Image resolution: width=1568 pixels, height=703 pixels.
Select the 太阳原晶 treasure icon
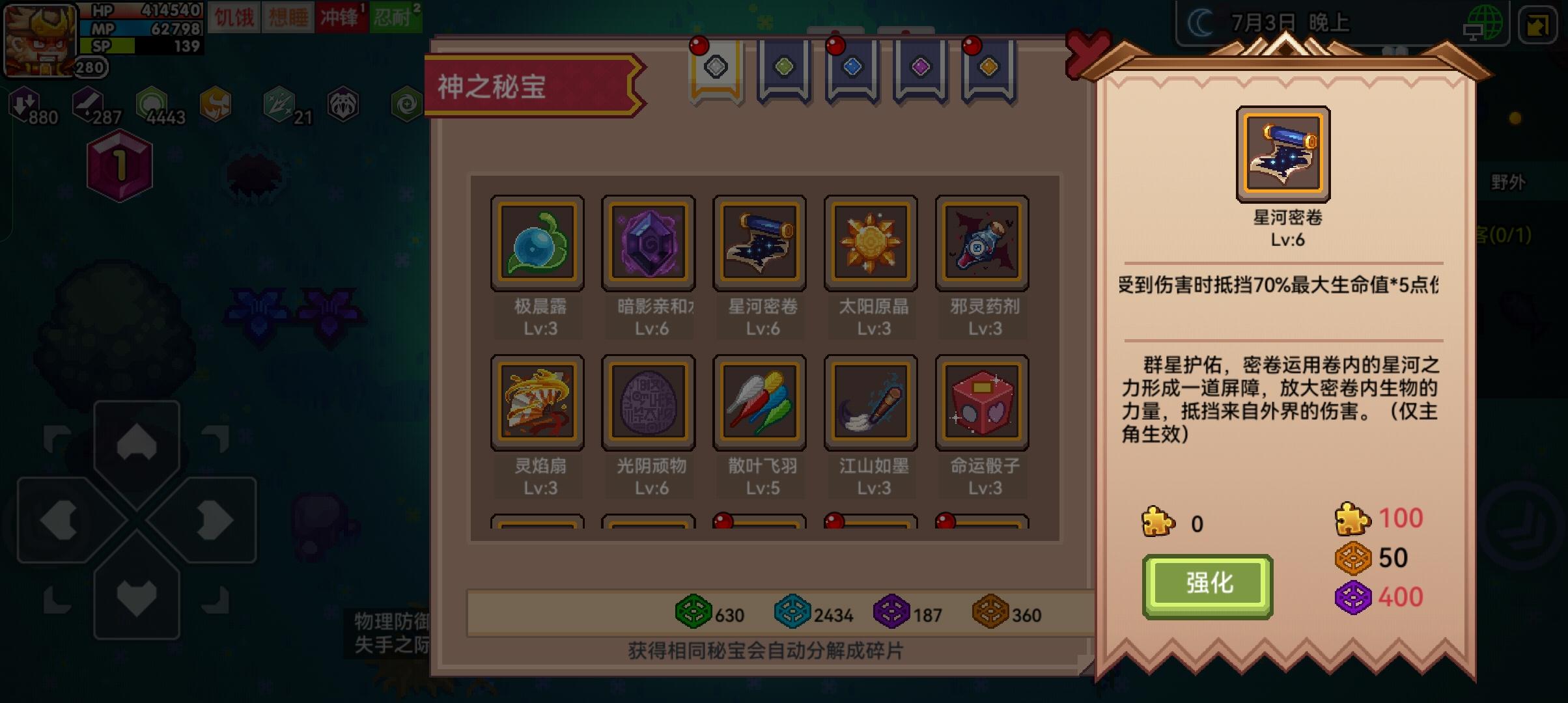click(871, 242)
